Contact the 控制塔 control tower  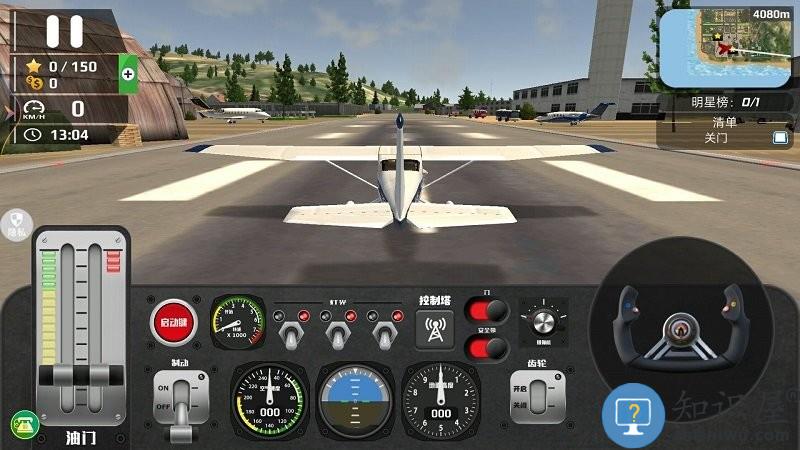435,328
